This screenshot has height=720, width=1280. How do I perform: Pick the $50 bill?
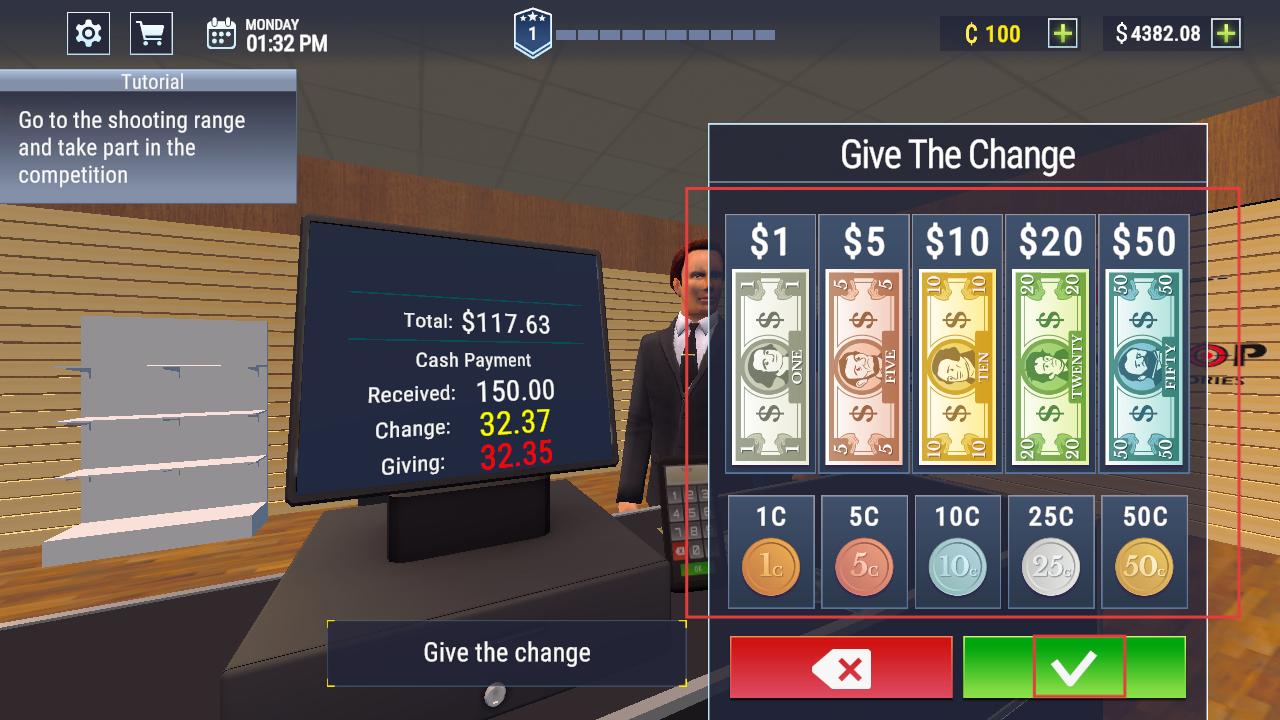[1144, 366]
